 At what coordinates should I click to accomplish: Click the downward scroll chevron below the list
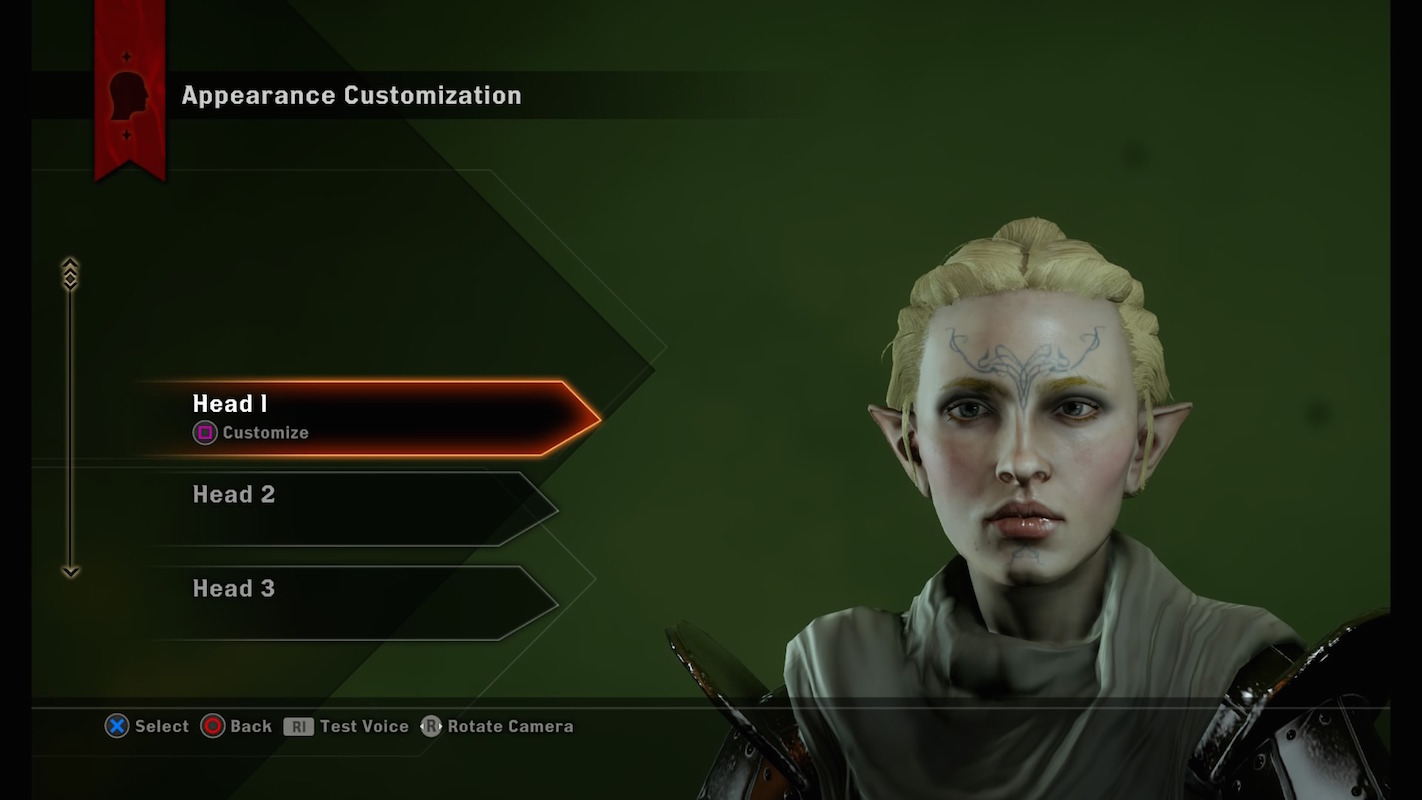point(70,571)
